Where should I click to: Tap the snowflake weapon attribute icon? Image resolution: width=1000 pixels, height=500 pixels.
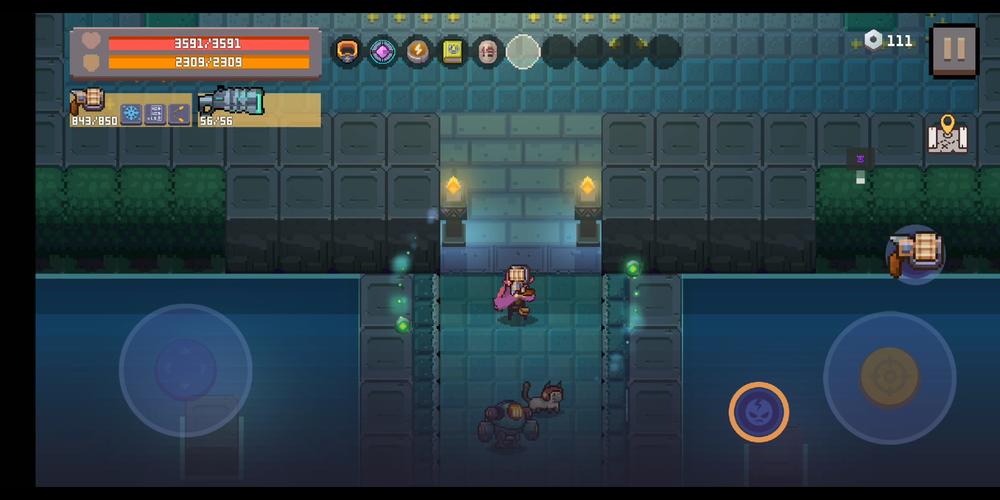(x=131, y=114)
